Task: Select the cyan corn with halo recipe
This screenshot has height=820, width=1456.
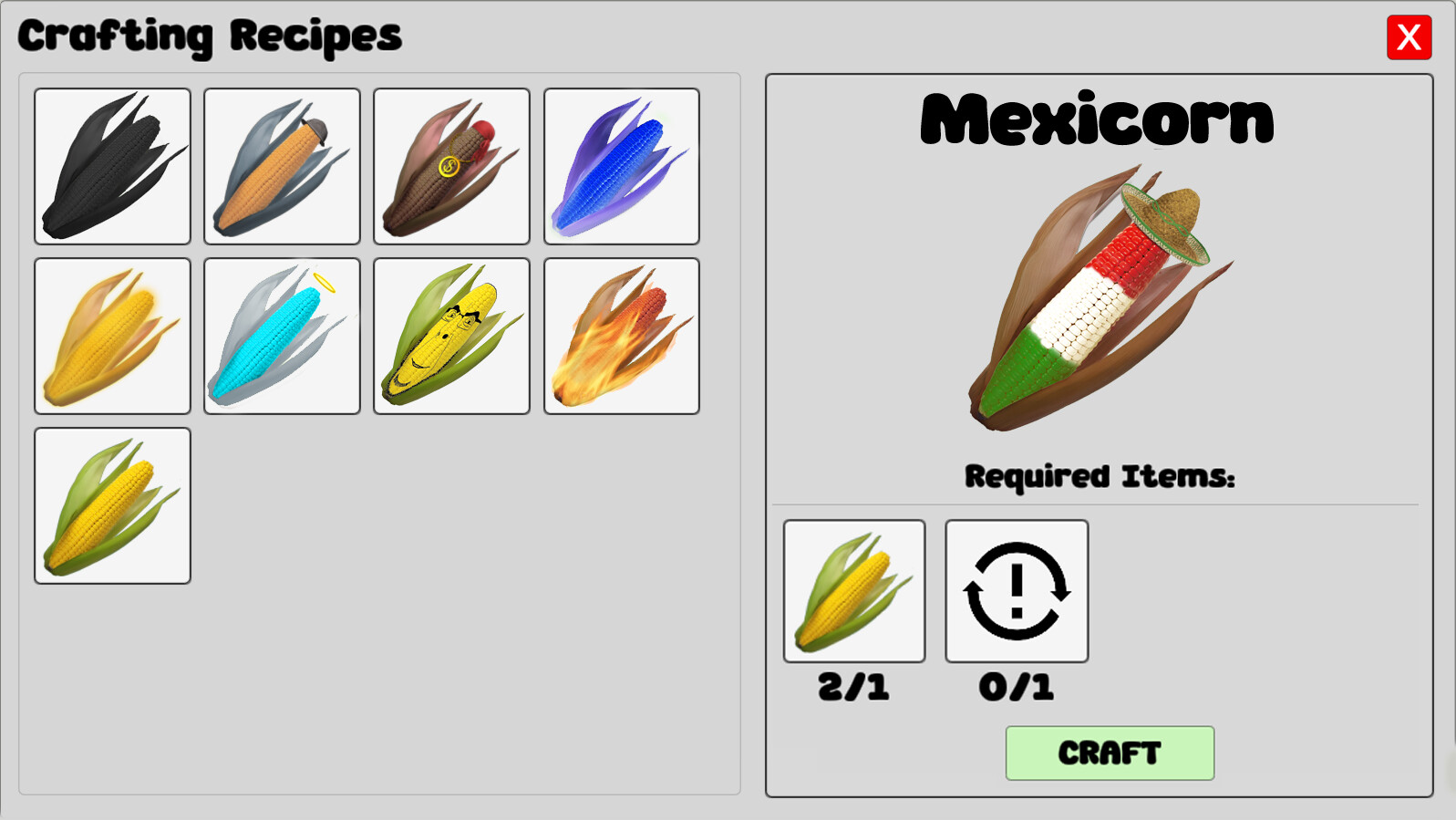Action: coord(282,335)
